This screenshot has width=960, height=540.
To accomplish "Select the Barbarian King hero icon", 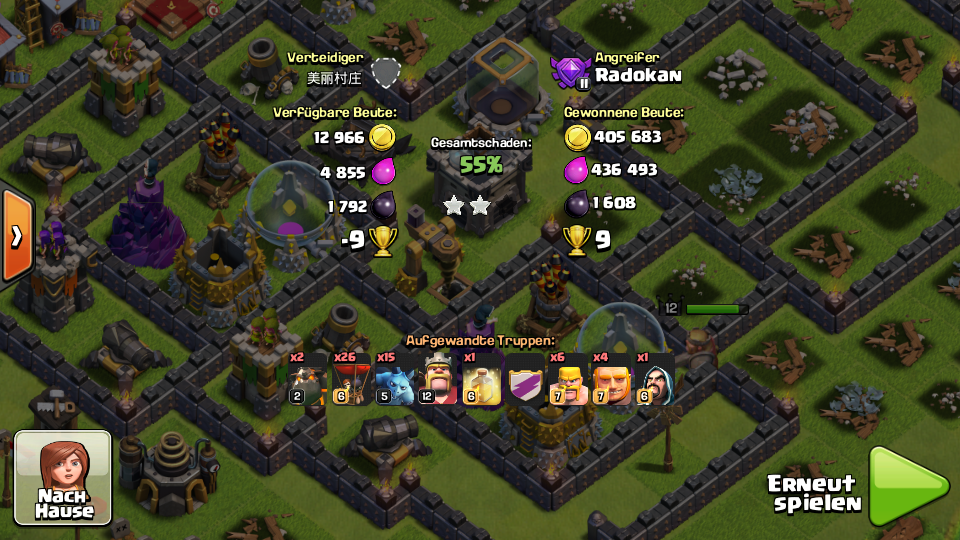I will click(437, 379).
